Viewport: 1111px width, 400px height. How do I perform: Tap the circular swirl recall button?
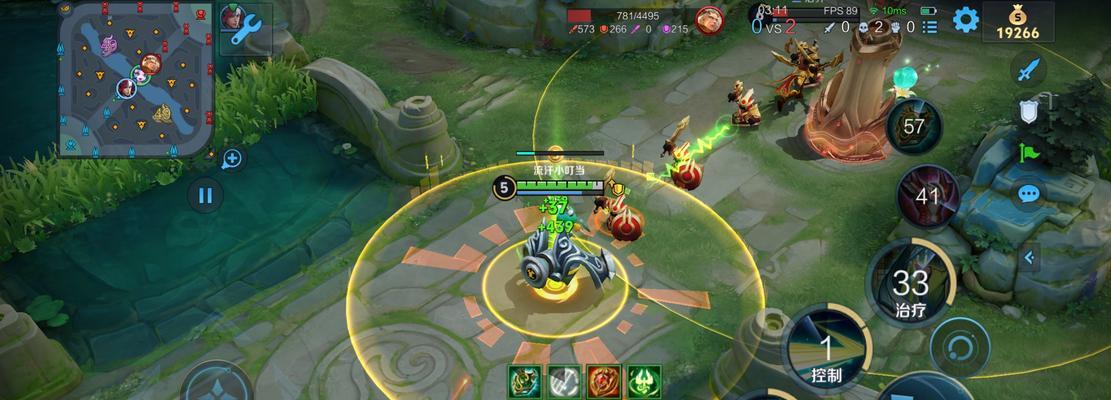pos(960,345)
